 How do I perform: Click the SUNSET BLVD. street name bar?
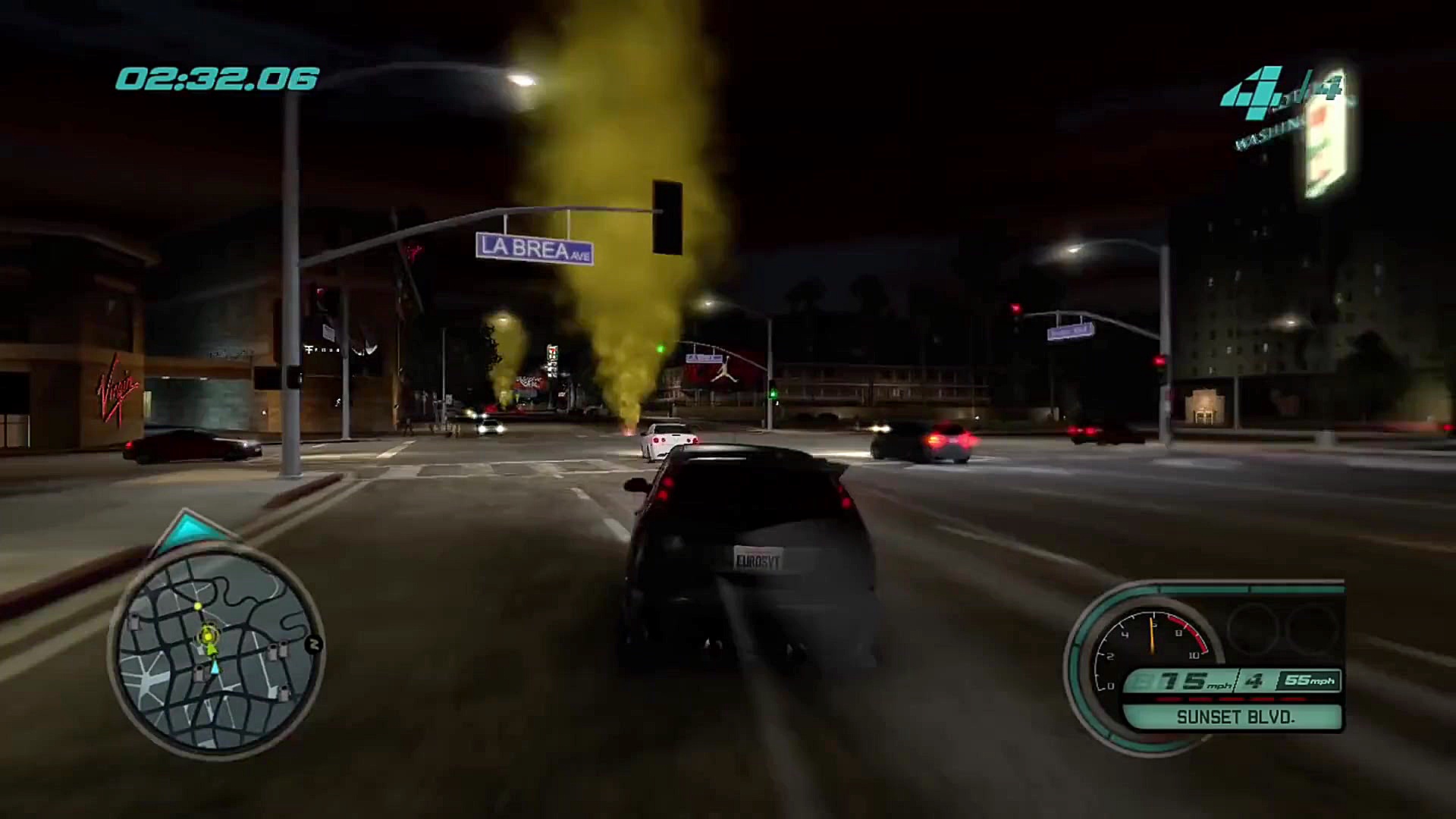click(x=1236, y=719)
